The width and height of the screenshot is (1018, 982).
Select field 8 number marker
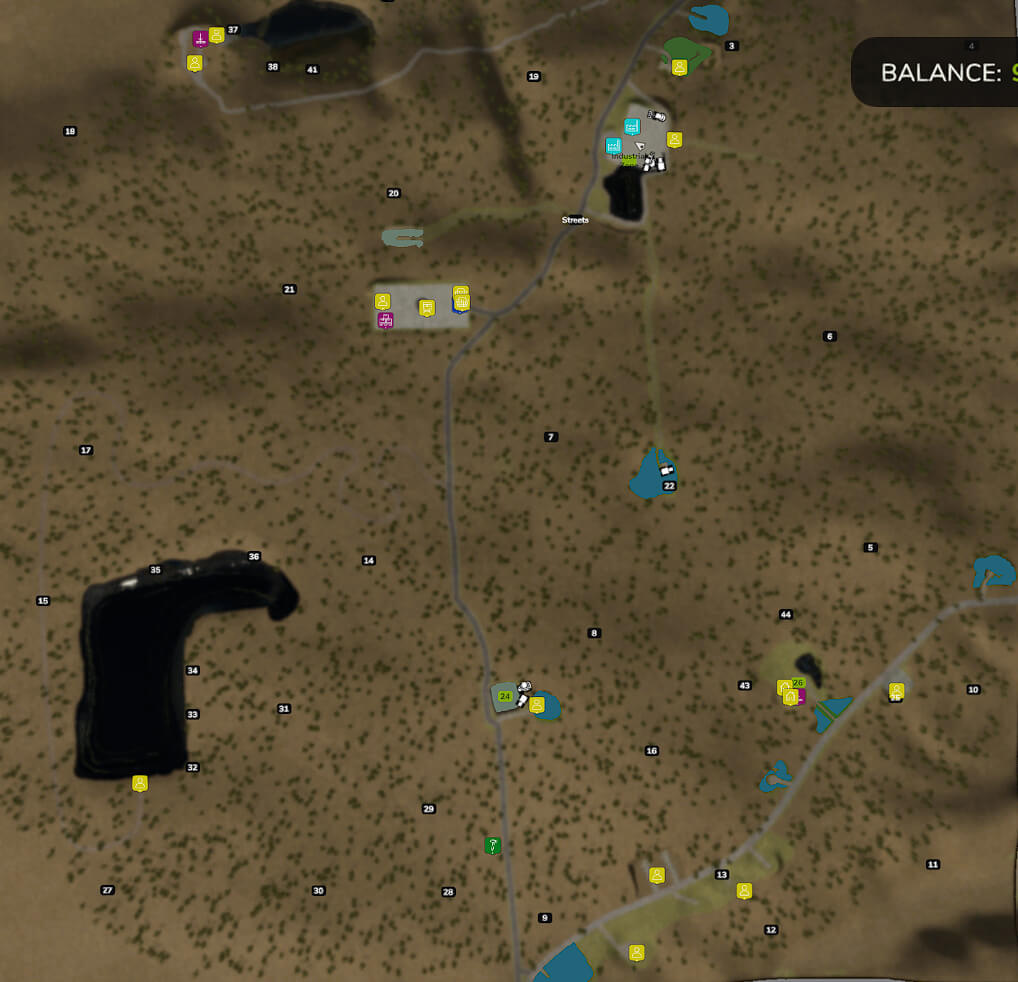(594, 633)
